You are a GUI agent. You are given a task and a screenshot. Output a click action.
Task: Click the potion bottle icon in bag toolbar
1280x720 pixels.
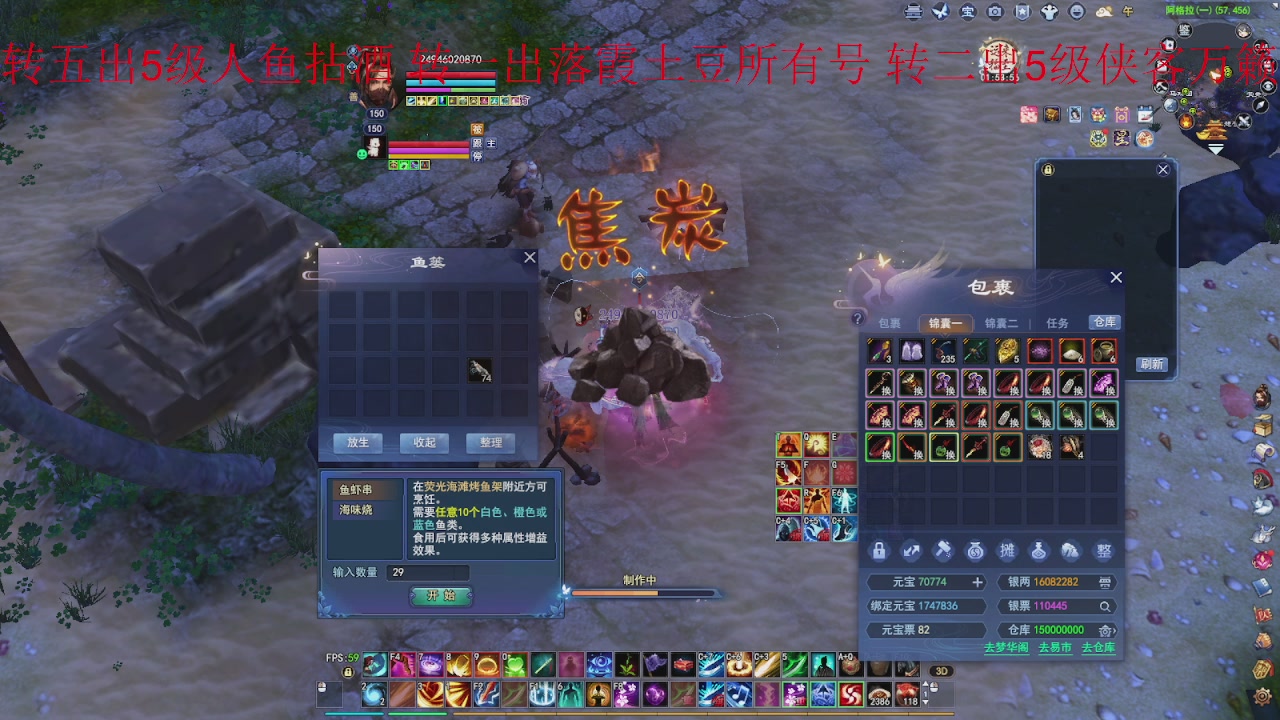pyautogui.click(x=1039, y=550)
